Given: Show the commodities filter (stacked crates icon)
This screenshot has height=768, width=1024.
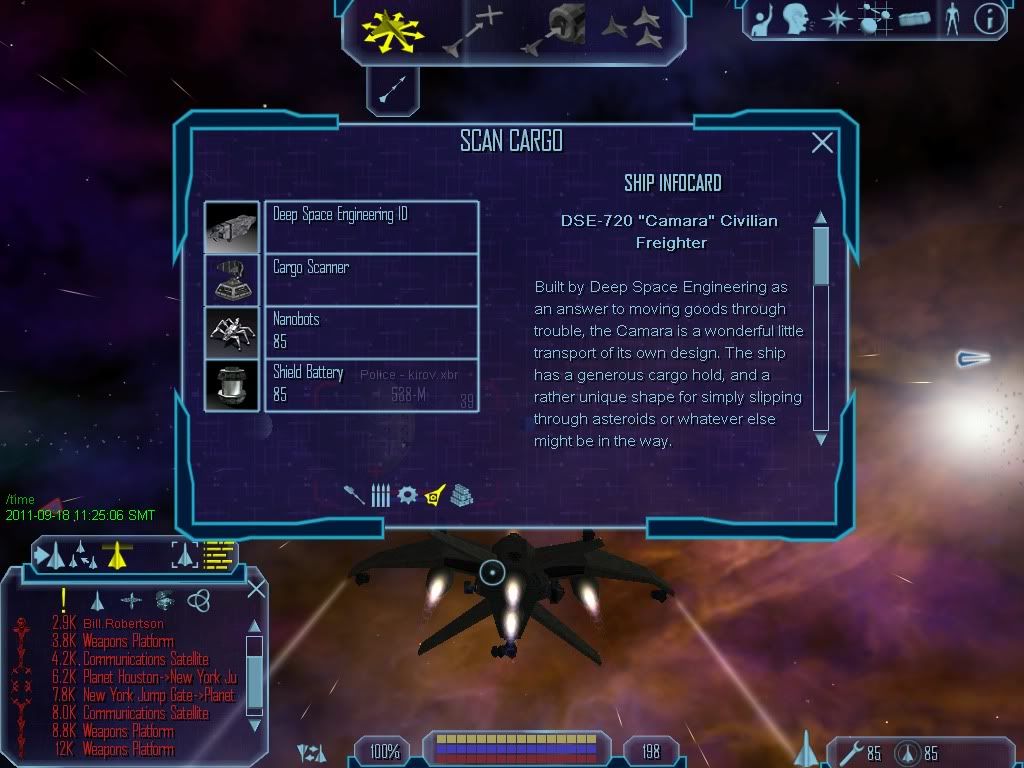Looking at the screenshot, I should [461, 495].
